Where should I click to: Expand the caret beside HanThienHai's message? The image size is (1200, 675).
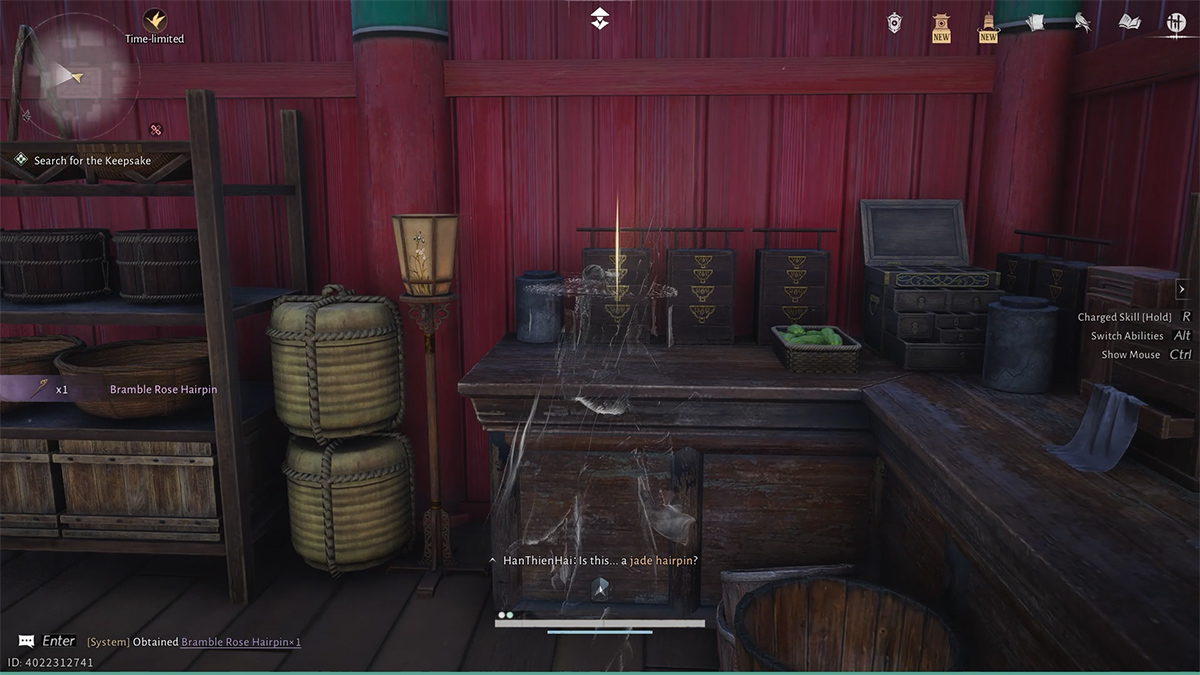click(492, 561)
